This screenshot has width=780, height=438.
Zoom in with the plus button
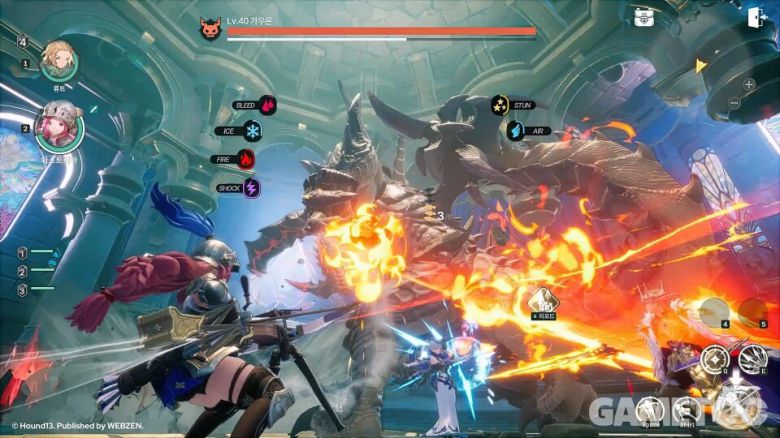749,84
